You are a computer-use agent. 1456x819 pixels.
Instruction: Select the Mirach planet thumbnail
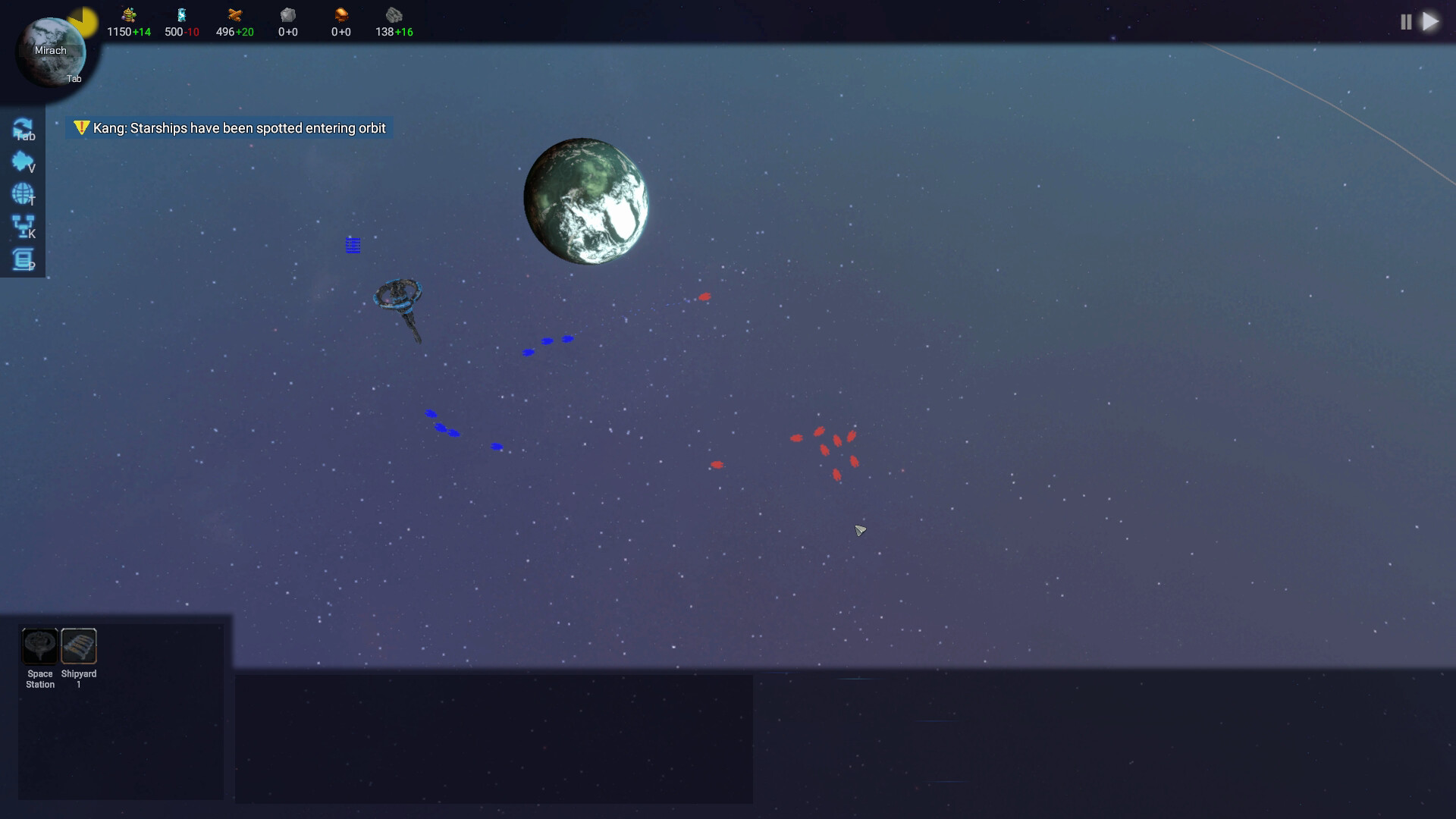point(49,51)
